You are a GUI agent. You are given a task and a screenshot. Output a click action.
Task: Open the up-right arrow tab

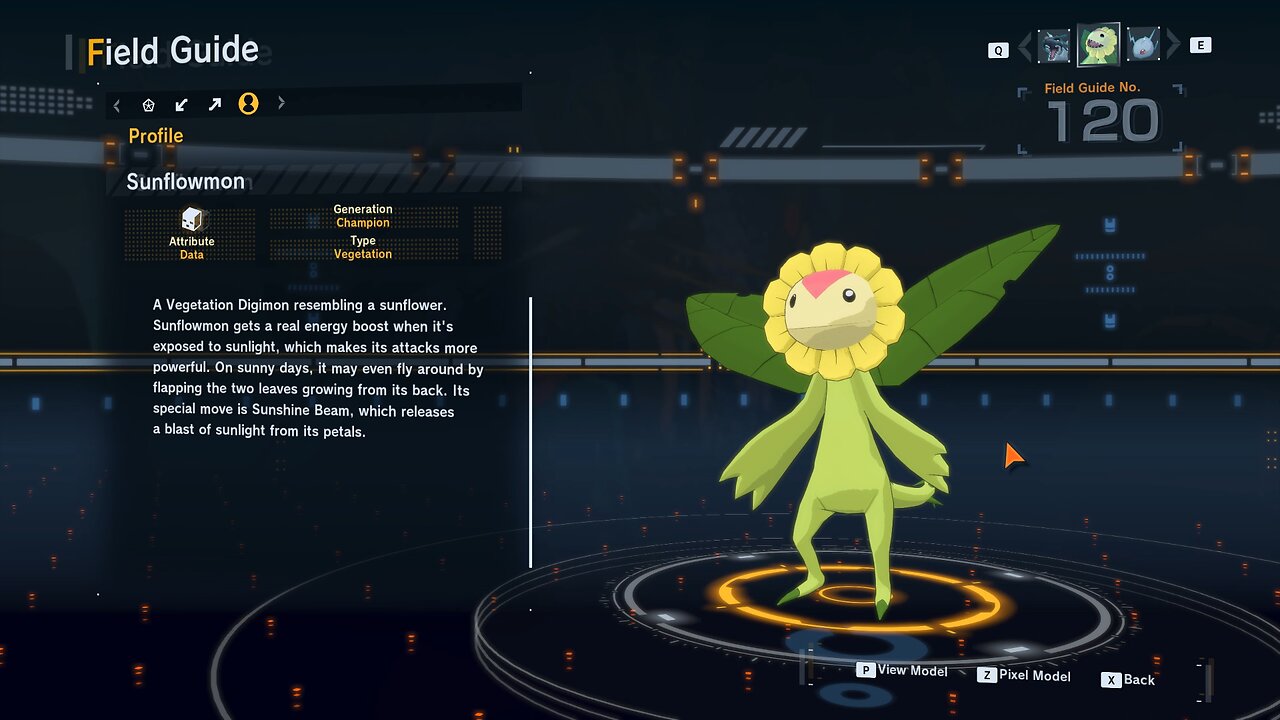[214, 104]
